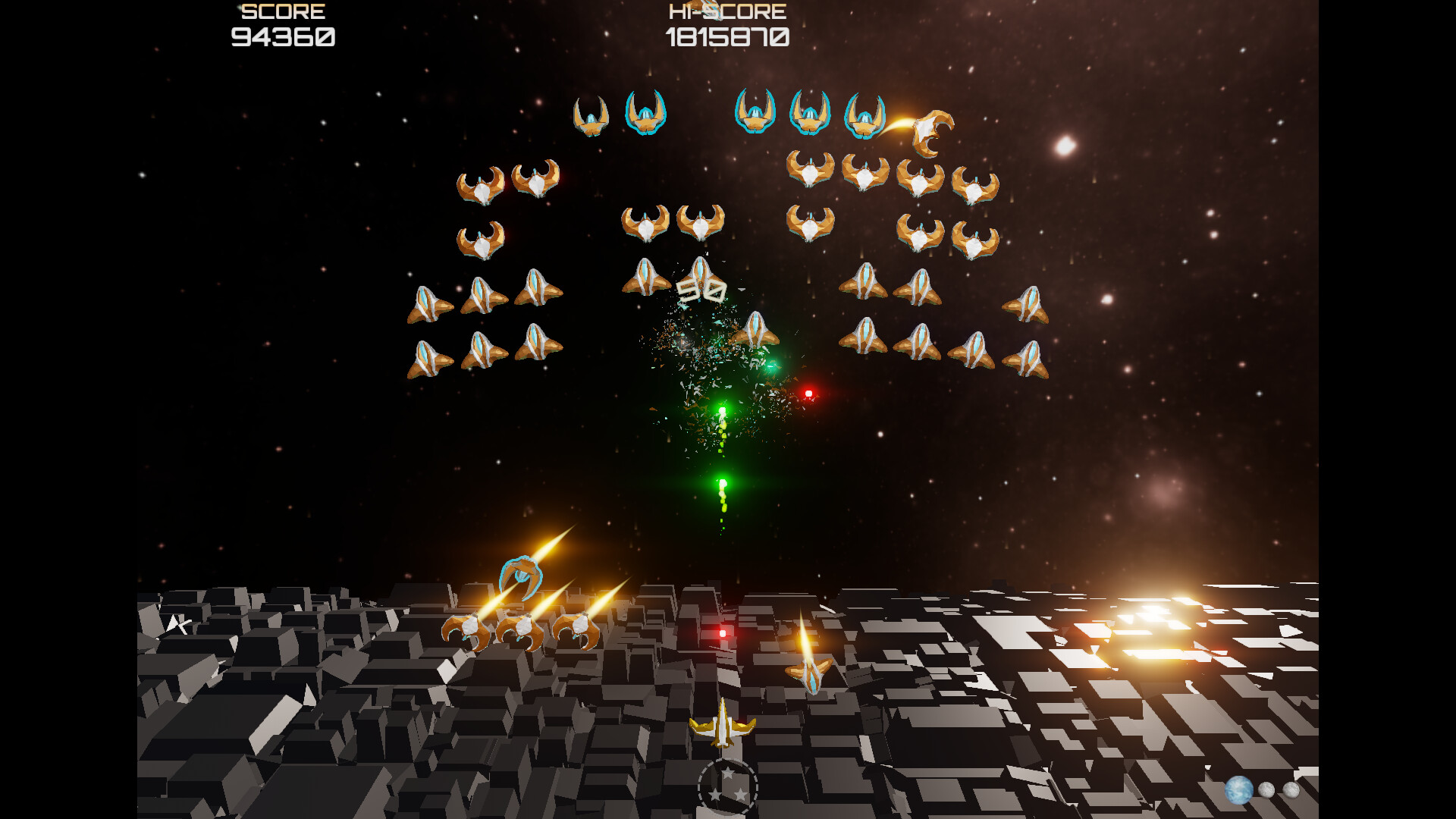This screenshot has width=1456, height=819.
Task: Click the HI-SCORE value 1815870
Action: click(x=730, y=36)
